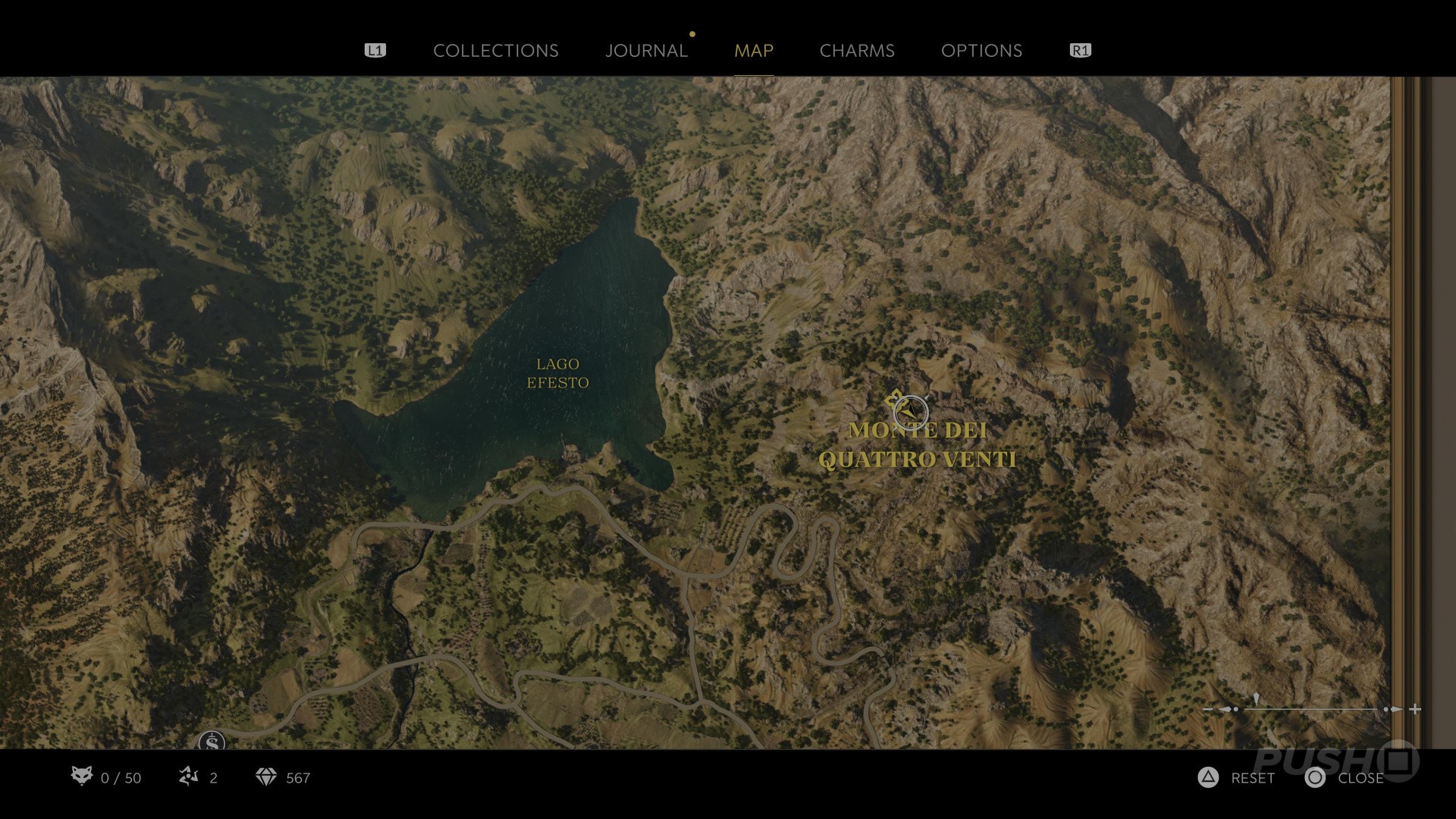Click the plus sign to zoom in
The height and width of the screenshot is (819, 1456).
point(1415,710)
